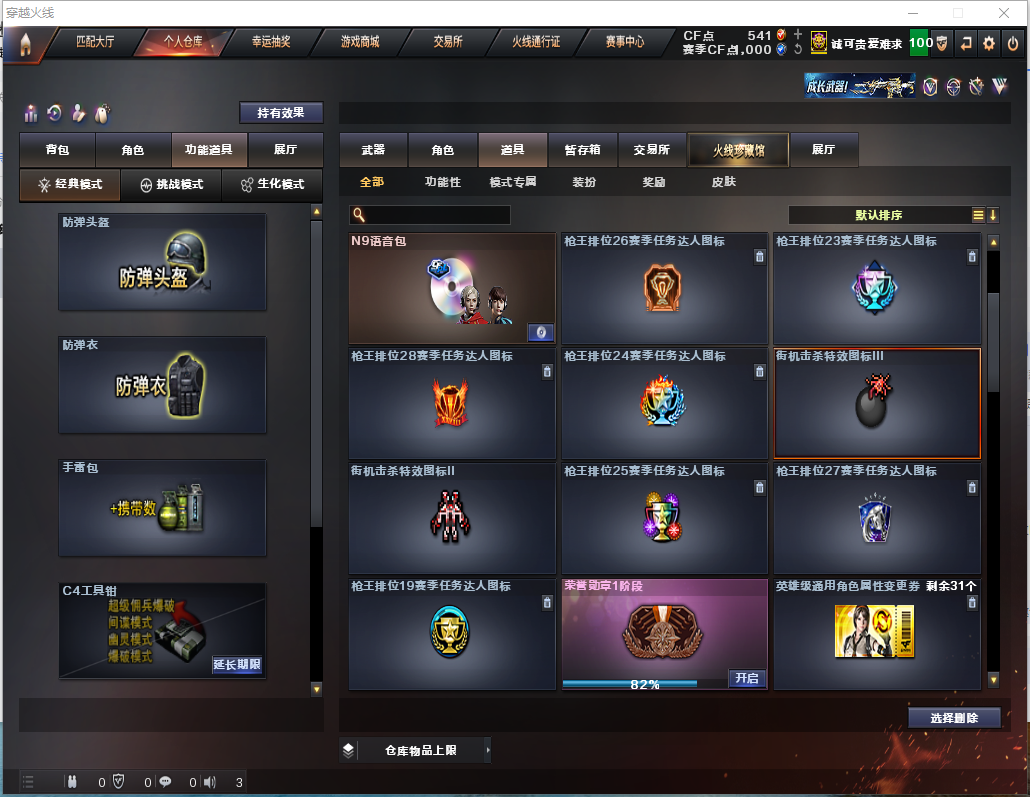
Task: Switch to the 生化模式 tab
Action: pos(271,185)
